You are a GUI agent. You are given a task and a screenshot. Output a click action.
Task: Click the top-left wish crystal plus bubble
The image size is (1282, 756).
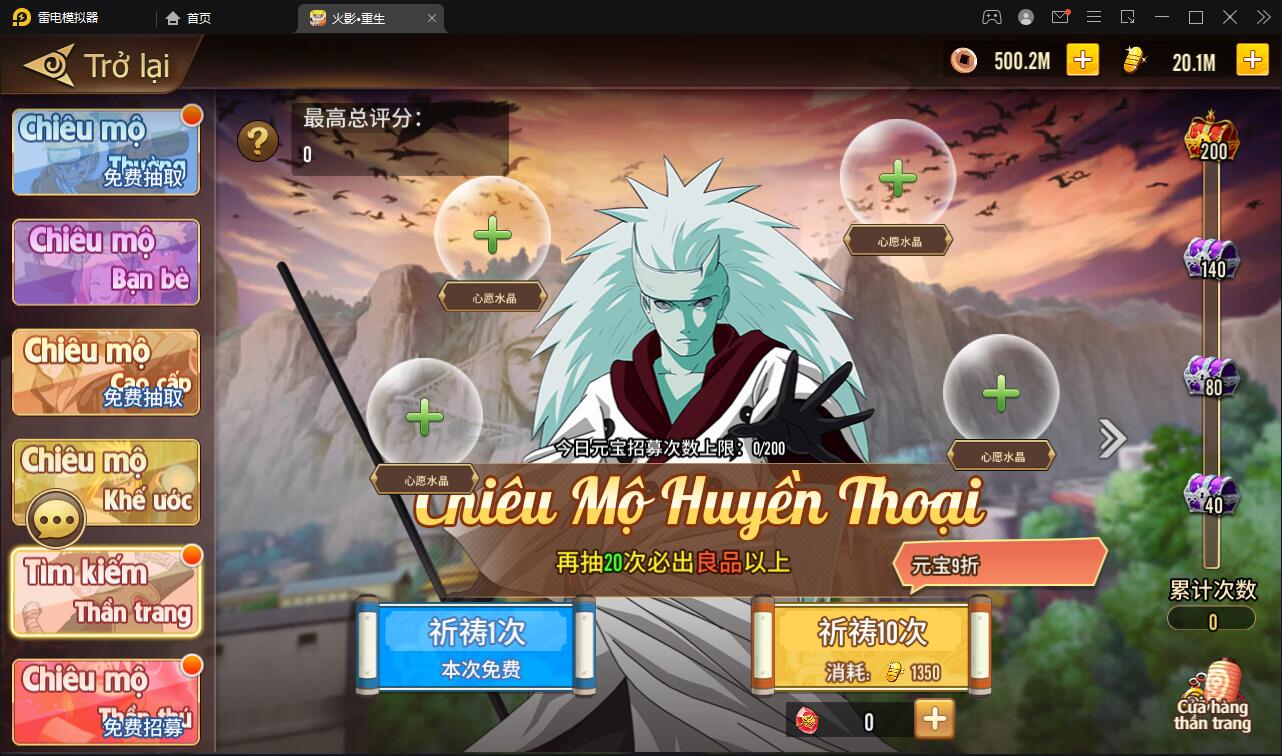[x=492, y=236]
